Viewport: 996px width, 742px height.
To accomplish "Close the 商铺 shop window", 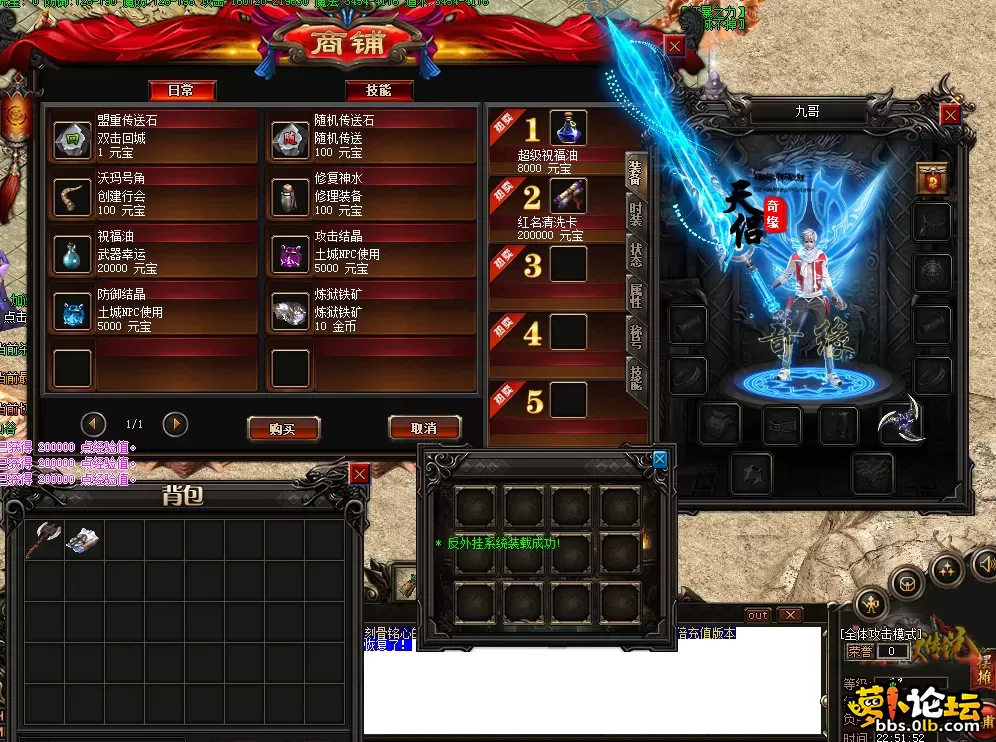I will coord(676,46).
